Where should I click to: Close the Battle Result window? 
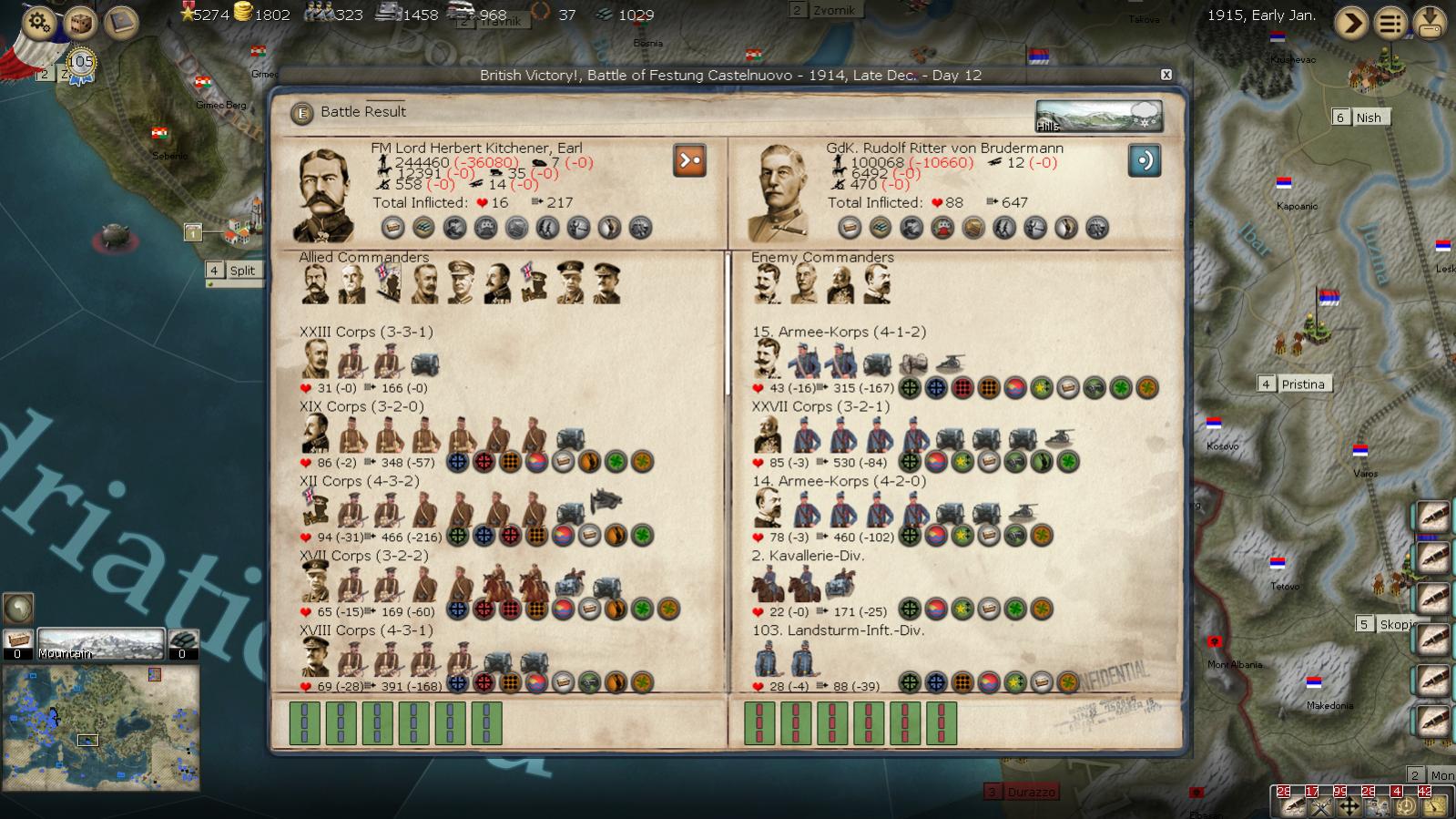point(1166,75)
